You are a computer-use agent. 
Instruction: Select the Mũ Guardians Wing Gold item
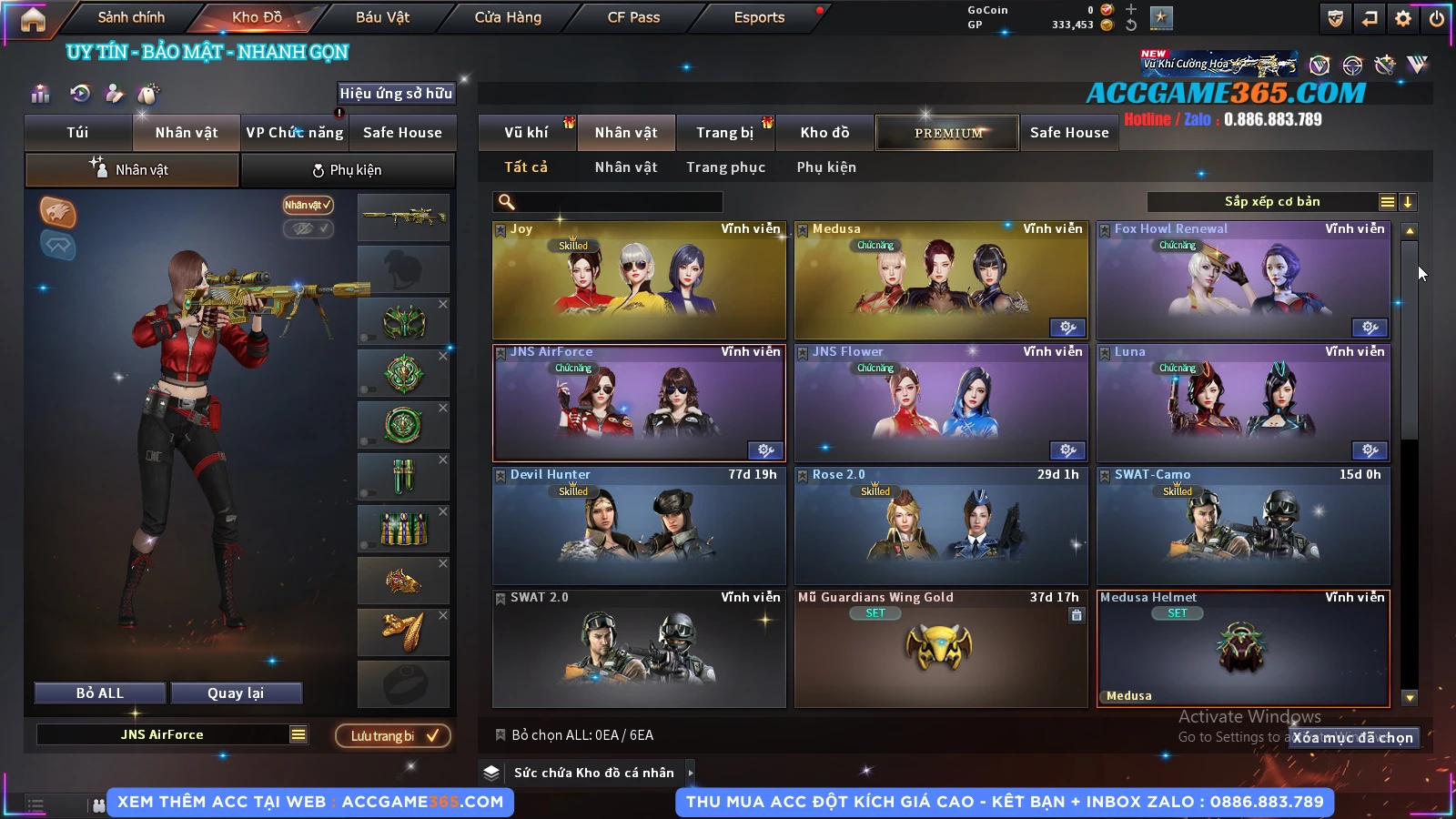[941, 649]
